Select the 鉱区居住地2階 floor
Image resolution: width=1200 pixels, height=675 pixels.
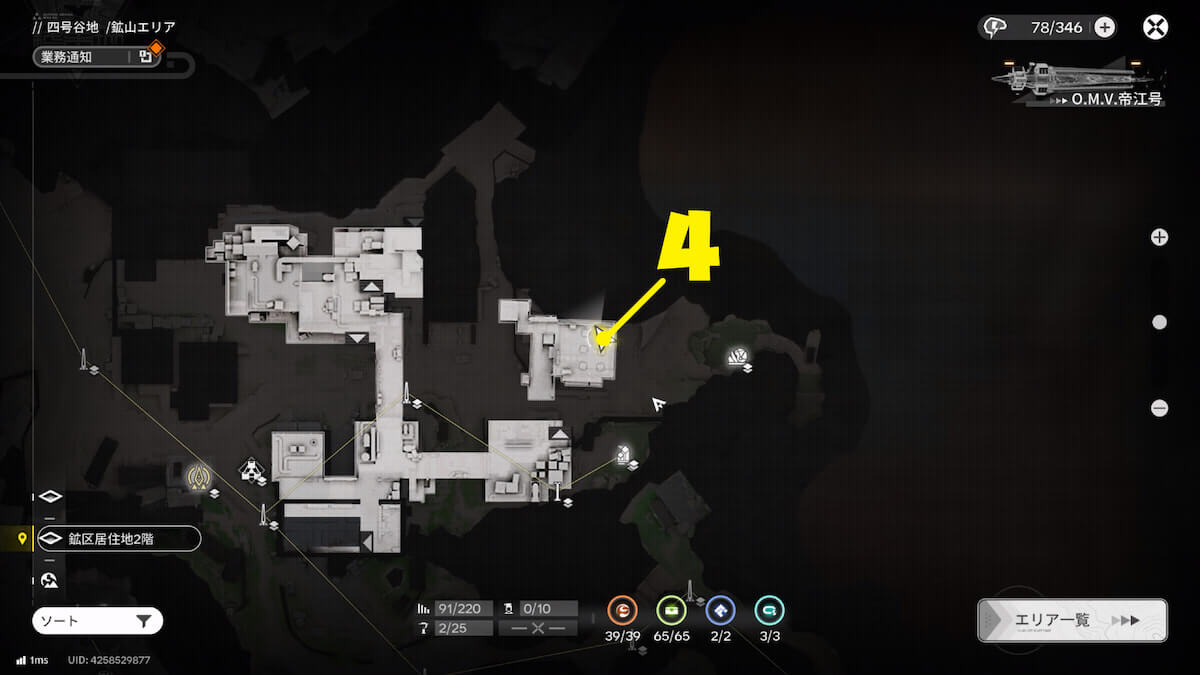pyautogui.click(x=117, y=539)
